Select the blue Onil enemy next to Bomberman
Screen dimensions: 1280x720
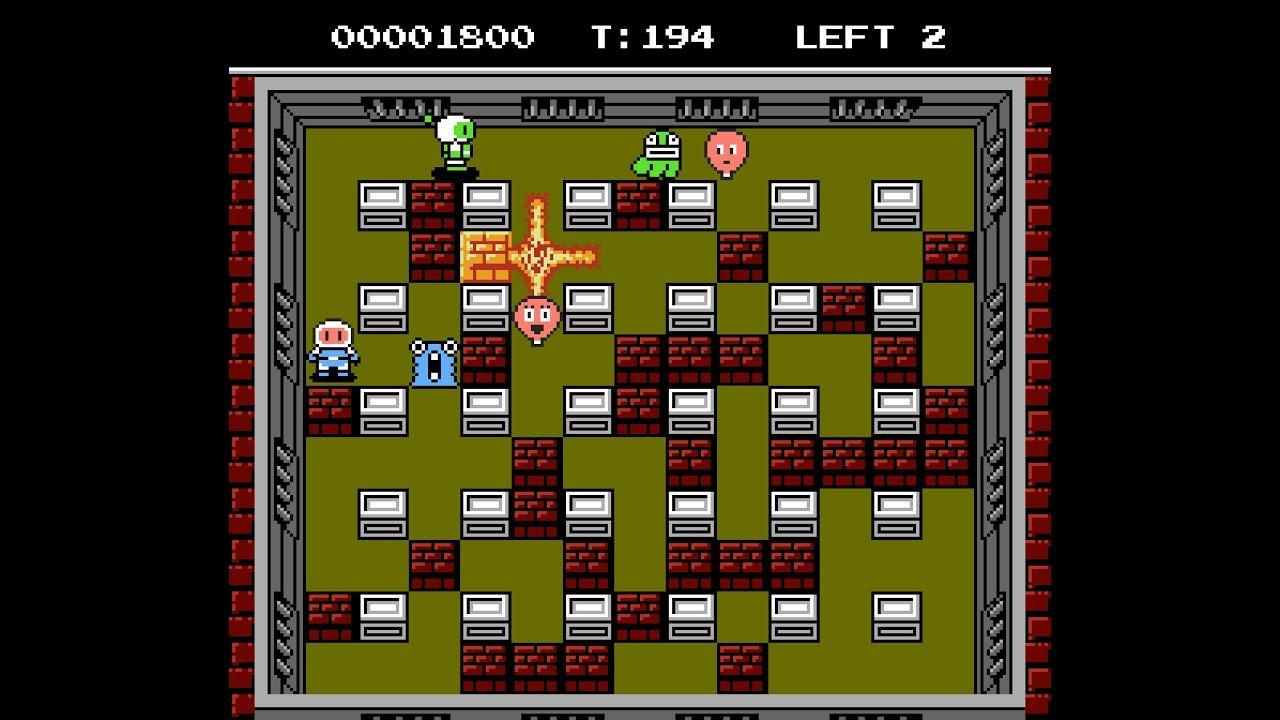coord(434,365)
